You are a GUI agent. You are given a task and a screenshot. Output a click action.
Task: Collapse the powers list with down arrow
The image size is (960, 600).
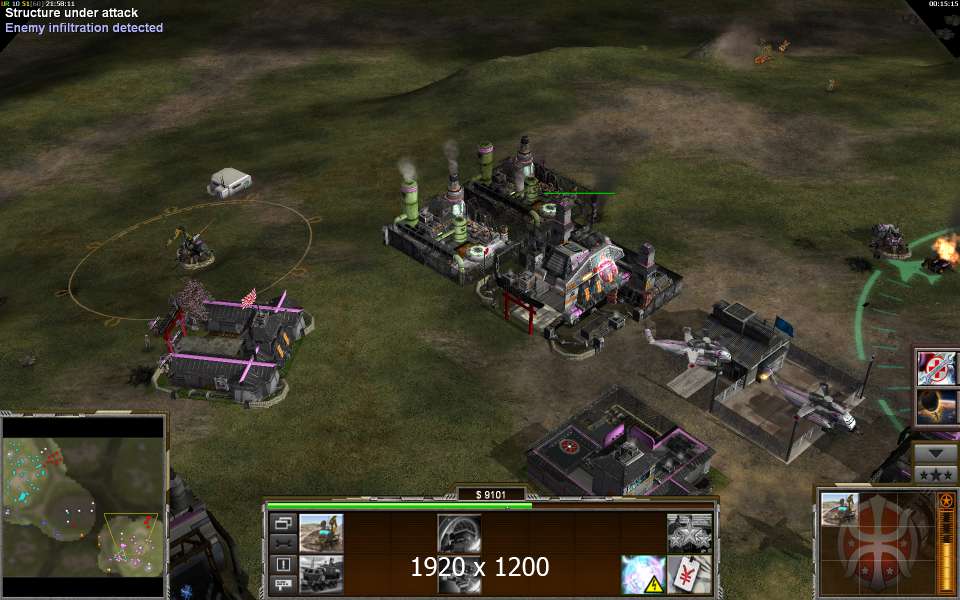[x=936, y=452]
